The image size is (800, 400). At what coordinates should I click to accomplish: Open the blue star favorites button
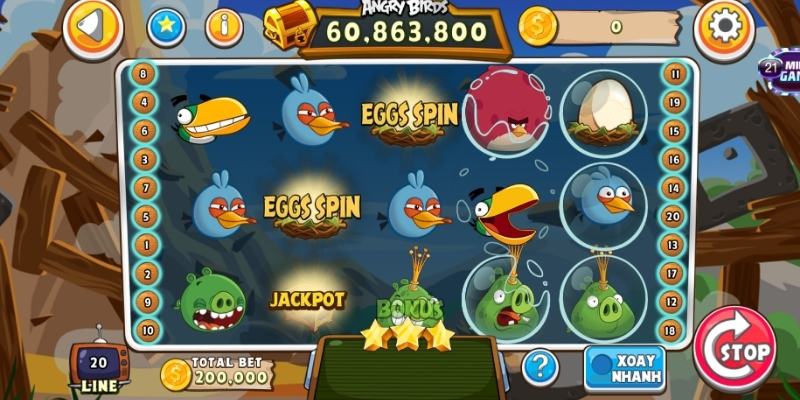tap(167, 27)
